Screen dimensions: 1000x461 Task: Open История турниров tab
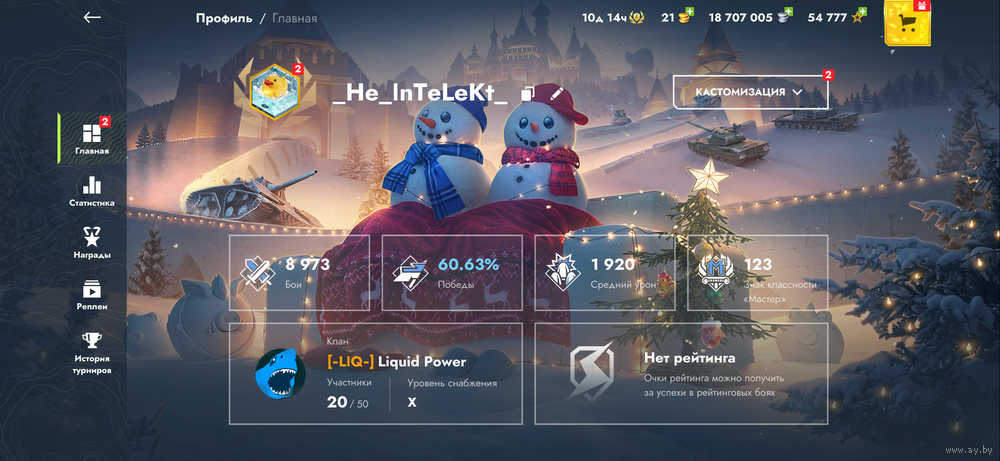92,352
